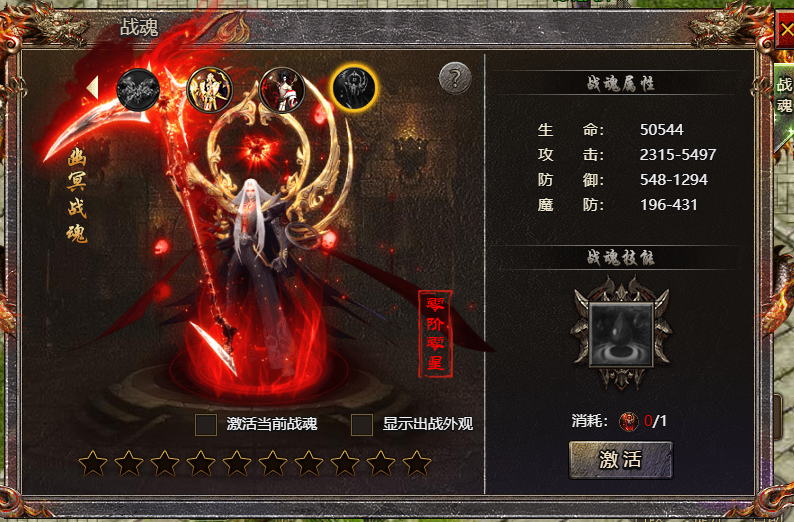Toggle the 显示出战外观 checkbox

coord(362,424)
